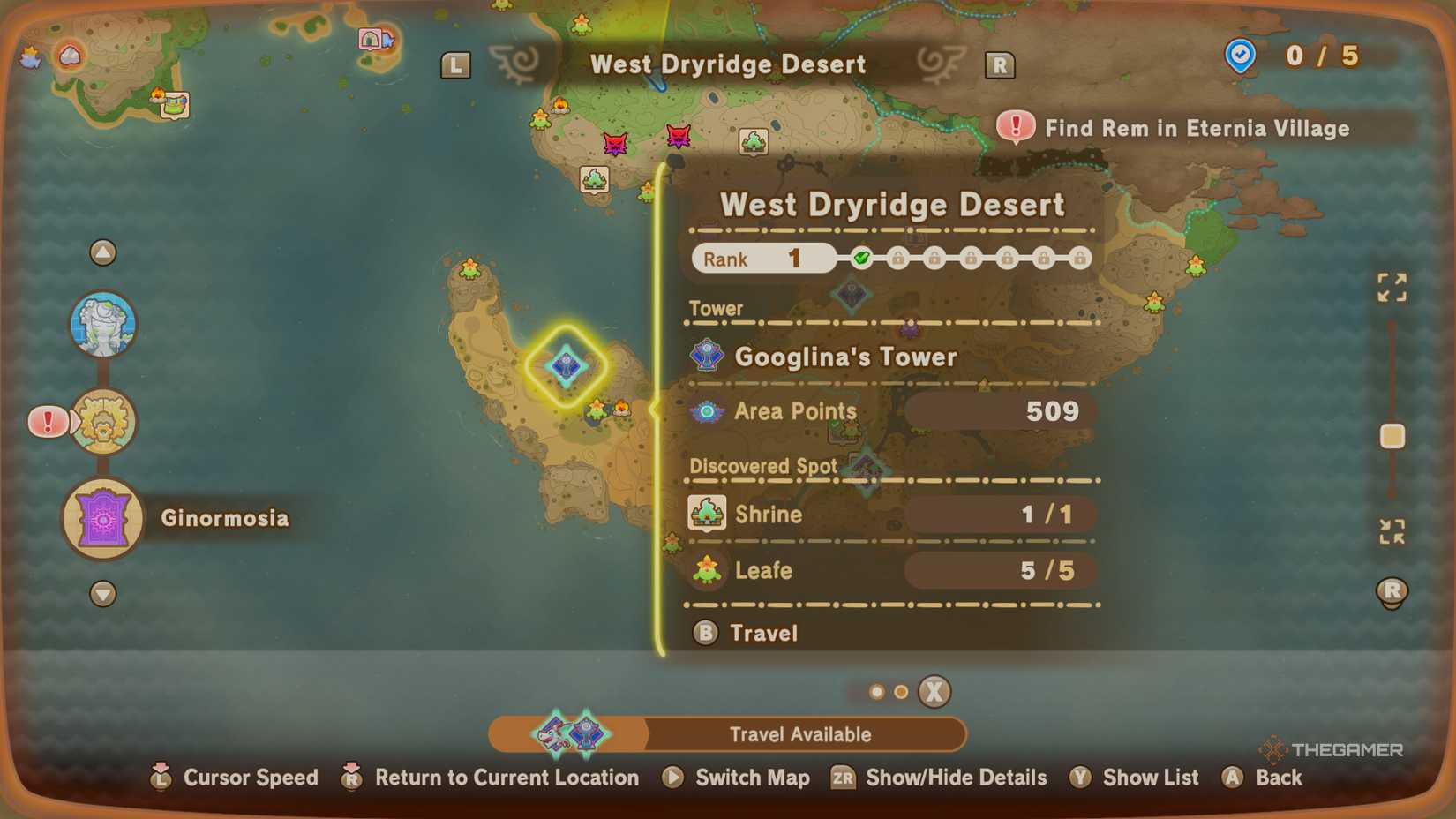Click the Area Points eye icon
The height and width of the screenshot is (819, 1456).
705,411
